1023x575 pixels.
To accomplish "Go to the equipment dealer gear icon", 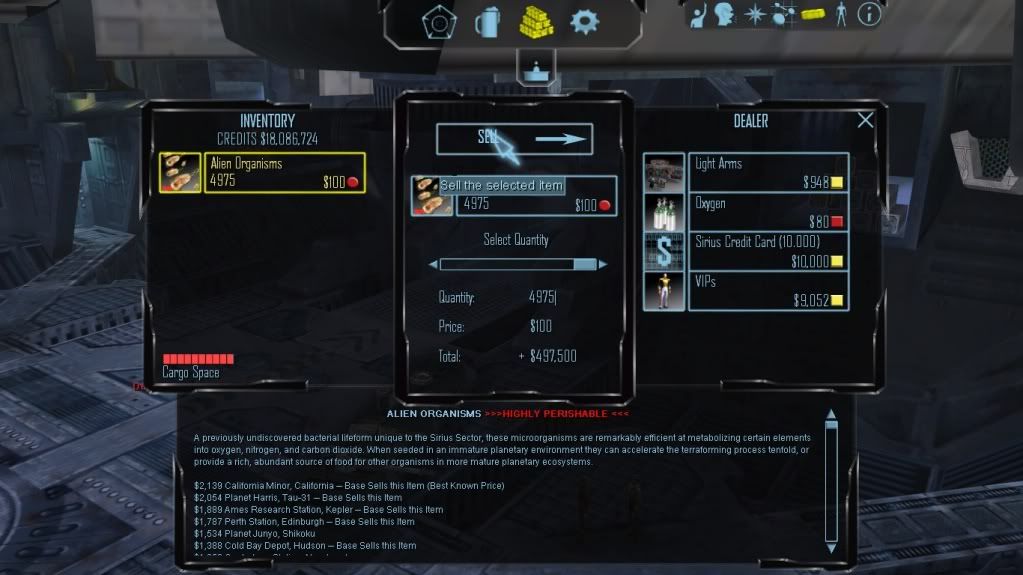I will pos(584,21).
